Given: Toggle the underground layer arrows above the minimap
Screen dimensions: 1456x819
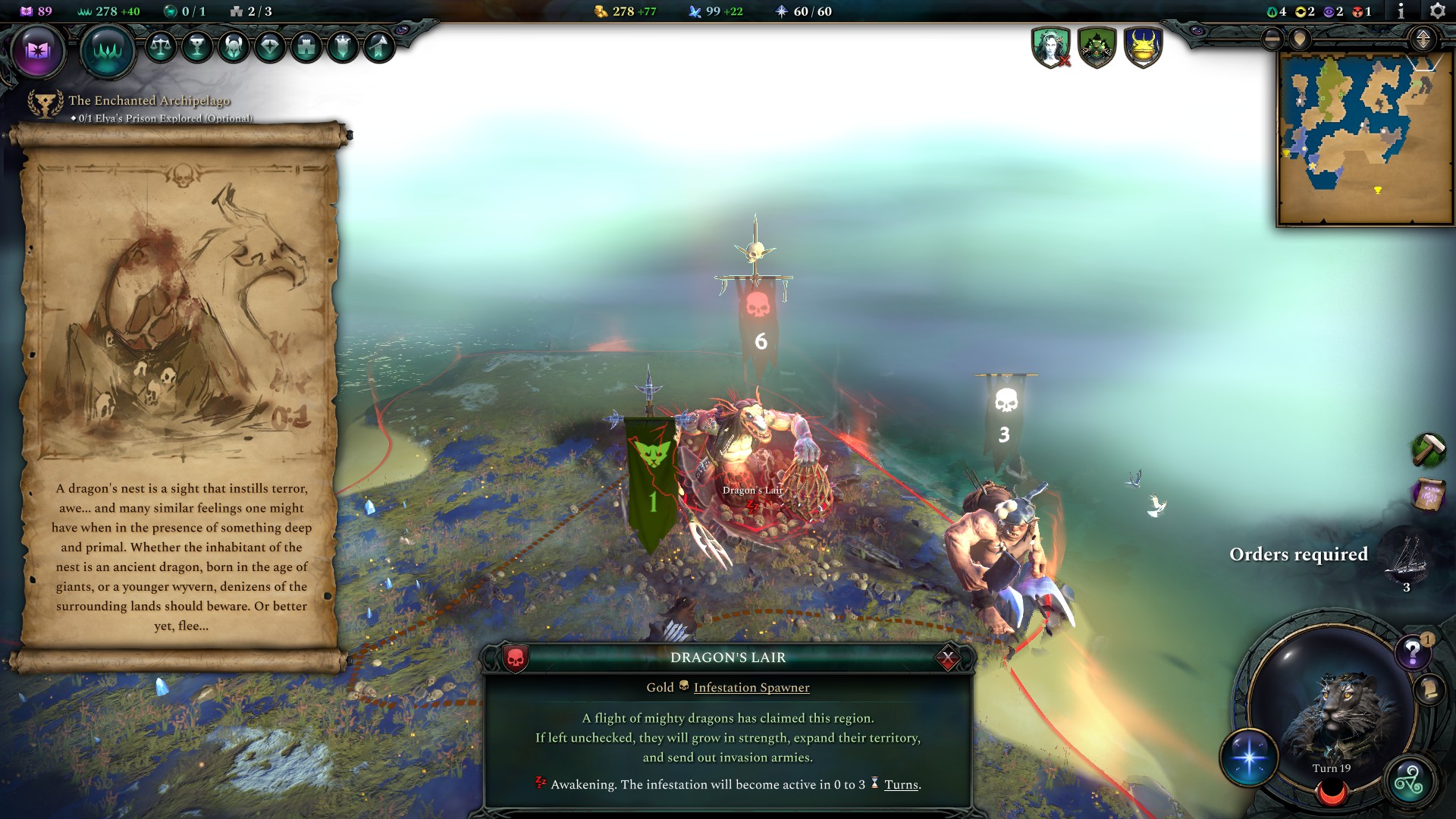Looking at the screenshot, I should click(x=1423, y=38).
